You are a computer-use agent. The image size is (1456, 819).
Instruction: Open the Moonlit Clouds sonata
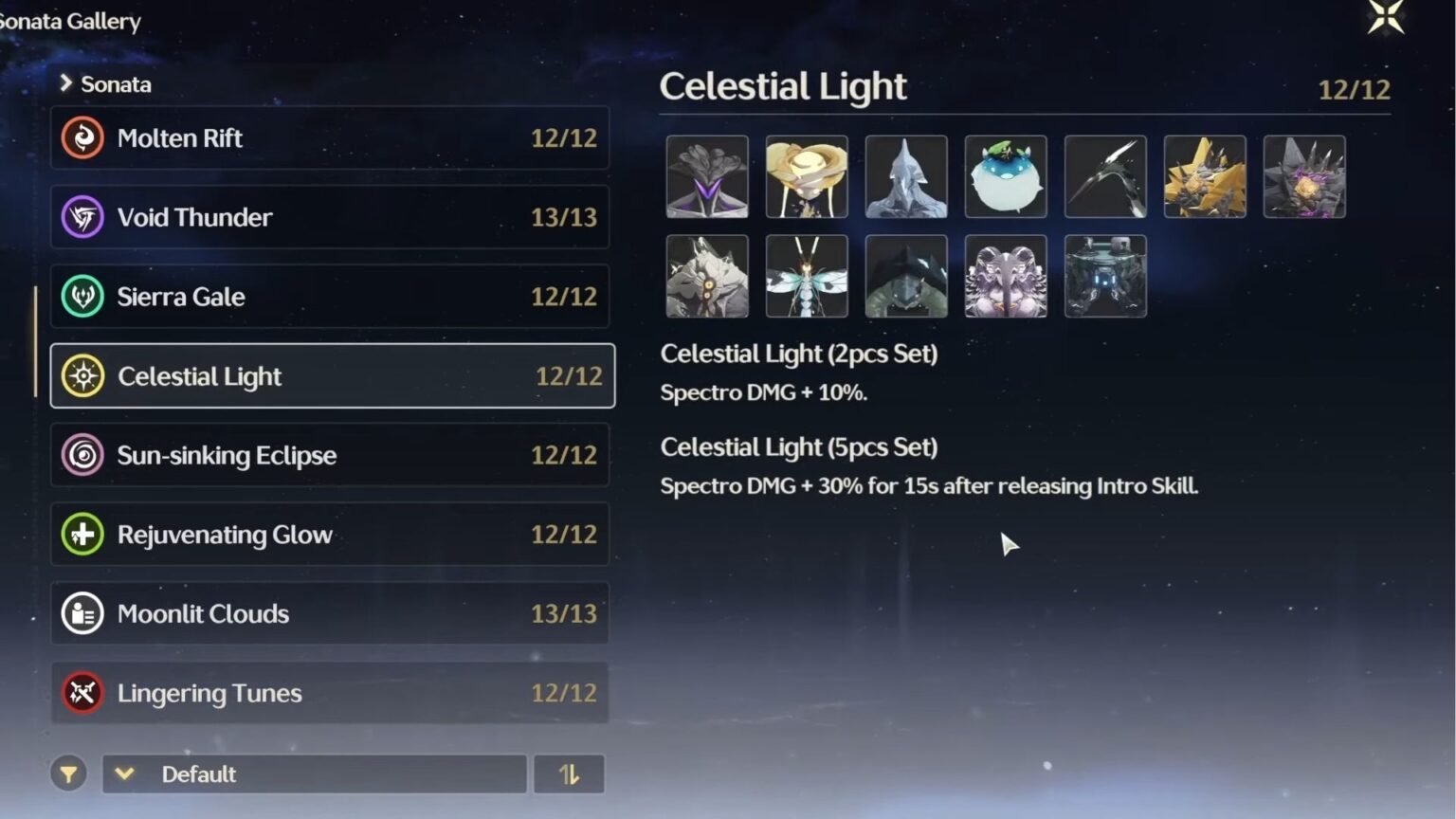329,613
